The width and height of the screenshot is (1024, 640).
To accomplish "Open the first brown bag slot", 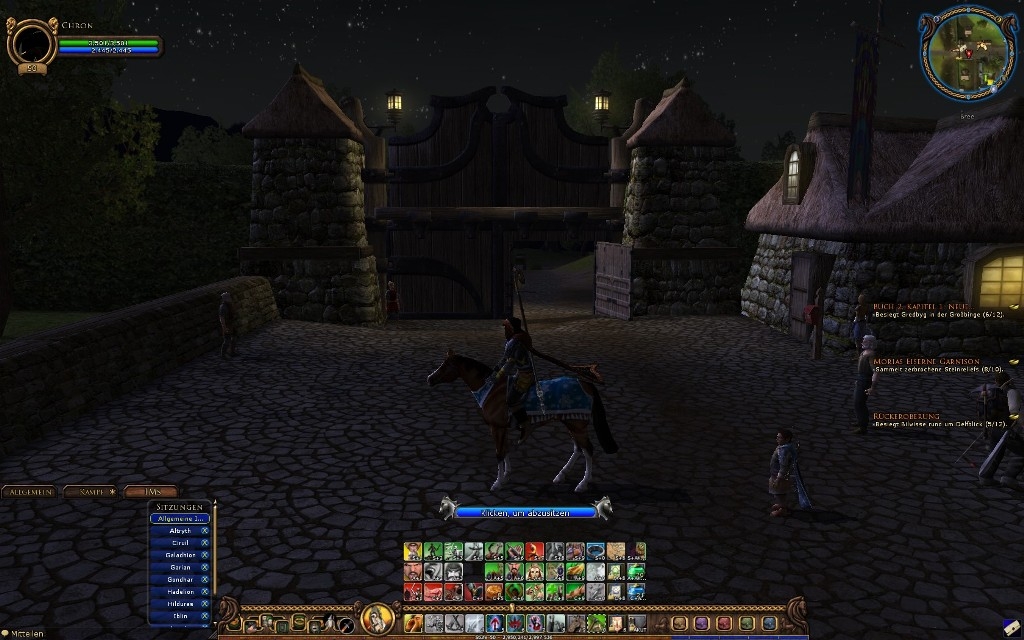I will [x=679, y=623].
